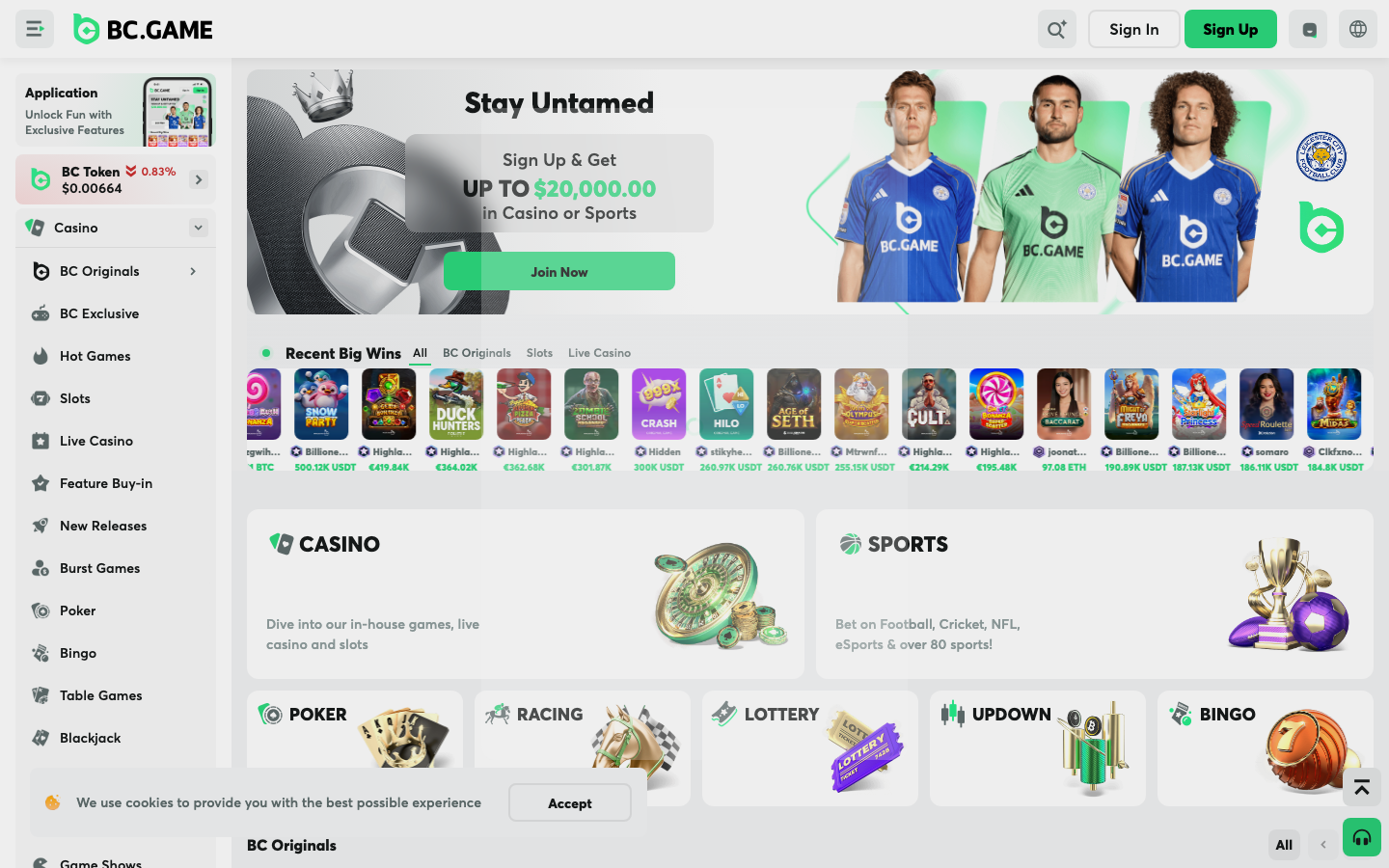Image resolution: width=1389 pixels, height=868 pixels.
Task: Select the Crash game thumbnail
Action: point(659,404)
